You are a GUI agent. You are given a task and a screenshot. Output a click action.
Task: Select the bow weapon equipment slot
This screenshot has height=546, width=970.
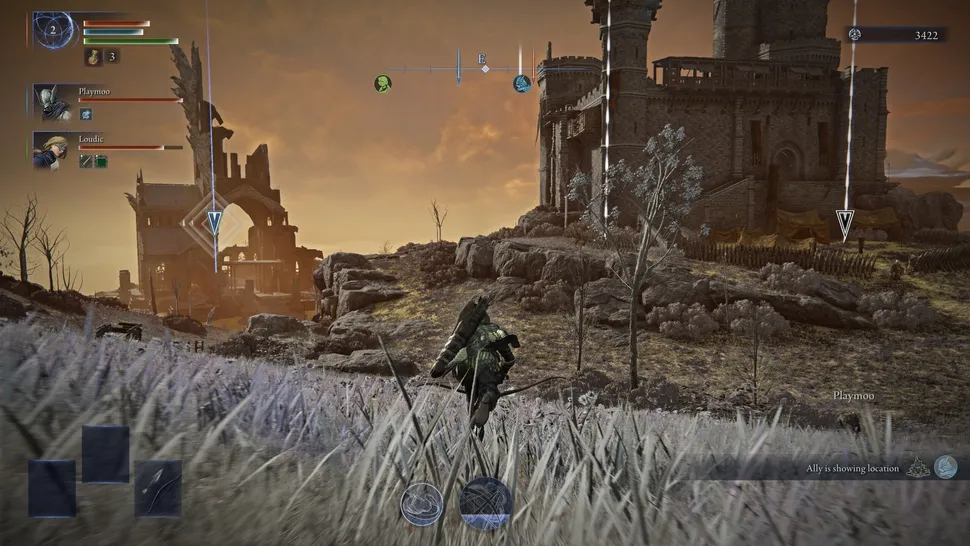(158, 488)
